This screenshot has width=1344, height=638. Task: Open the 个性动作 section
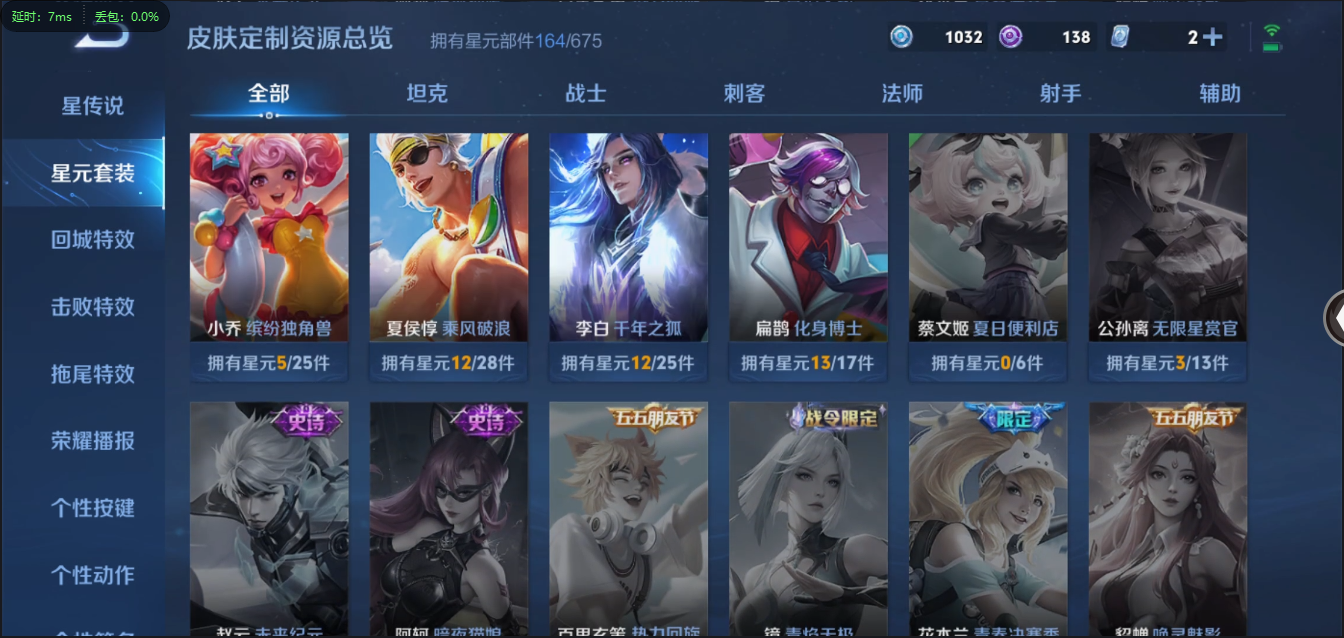92,575
